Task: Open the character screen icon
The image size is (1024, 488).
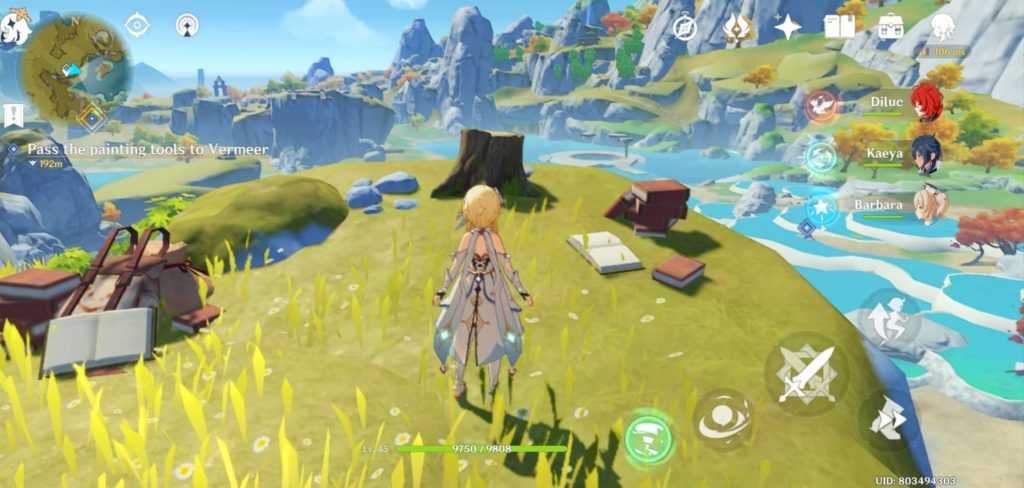Action: click(942, 27)
